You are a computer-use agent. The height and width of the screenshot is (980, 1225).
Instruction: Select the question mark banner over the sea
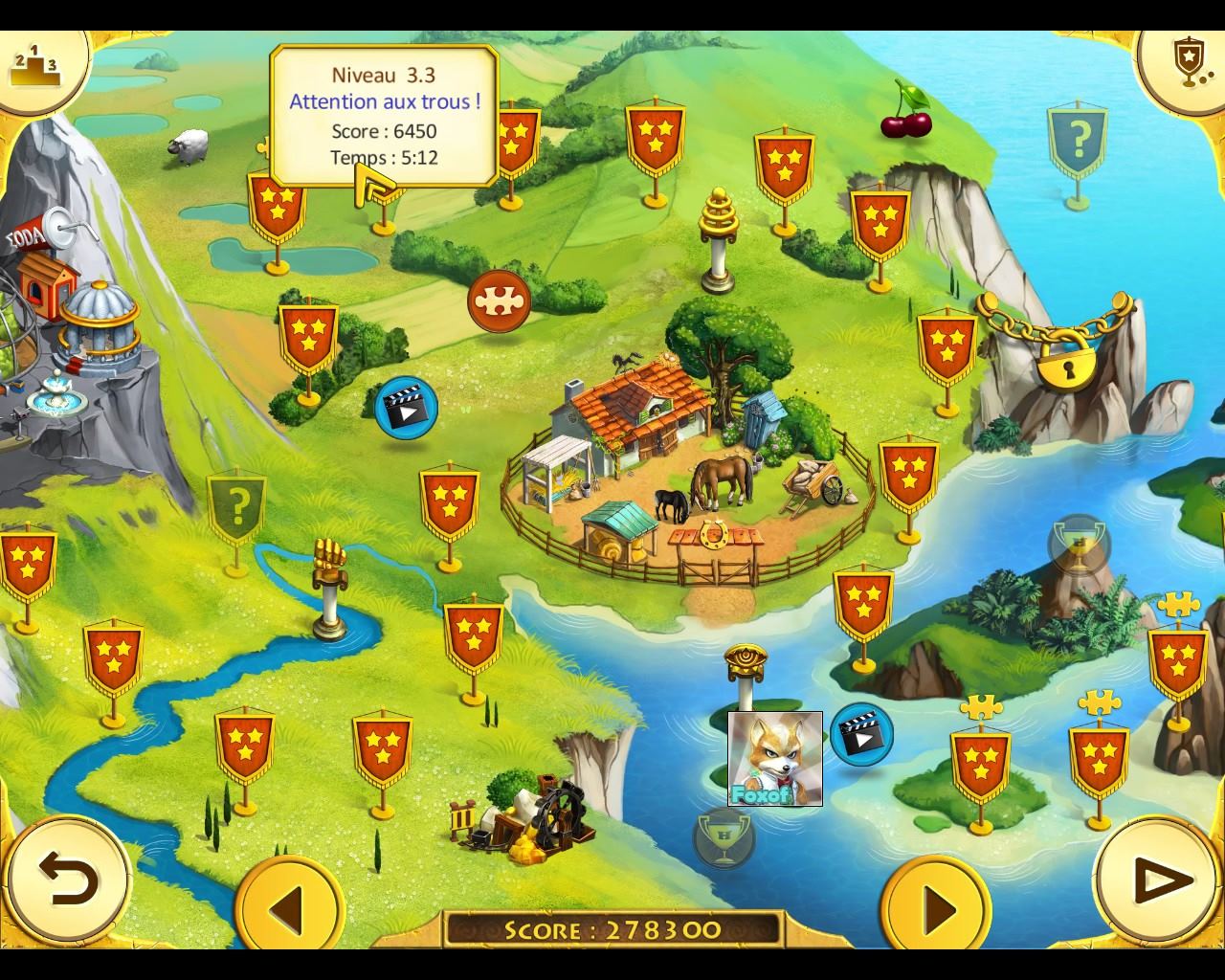coord(1078,144)
